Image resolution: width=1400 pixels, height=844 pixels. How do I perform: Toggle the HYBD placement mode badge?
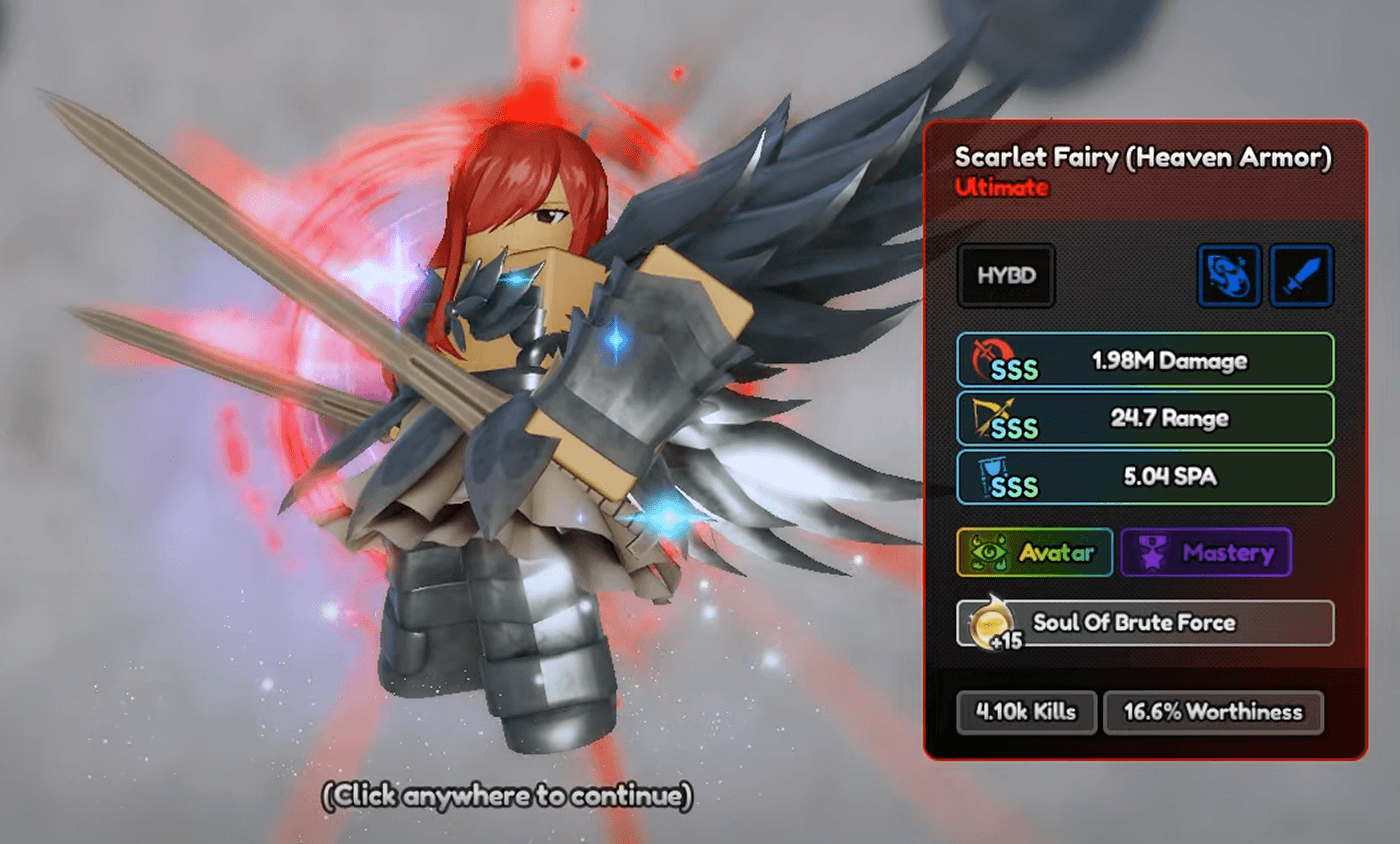[1006, 277]
